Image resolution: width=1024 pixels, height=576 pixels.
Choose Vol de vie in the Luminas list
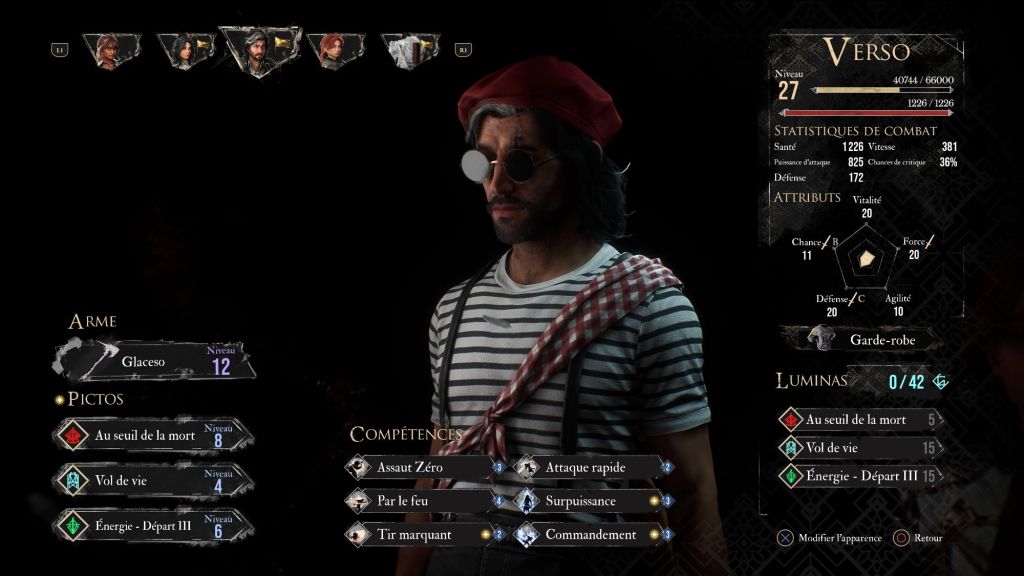point(862,448)
